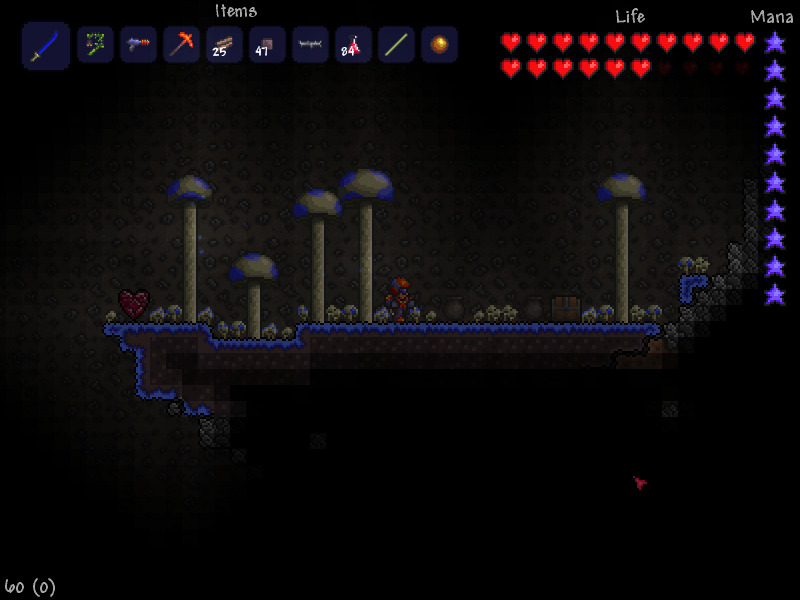Choose the red potion stack of 84
The height and width of the screenshot is (600, 800).
click(x=354, y=45)
